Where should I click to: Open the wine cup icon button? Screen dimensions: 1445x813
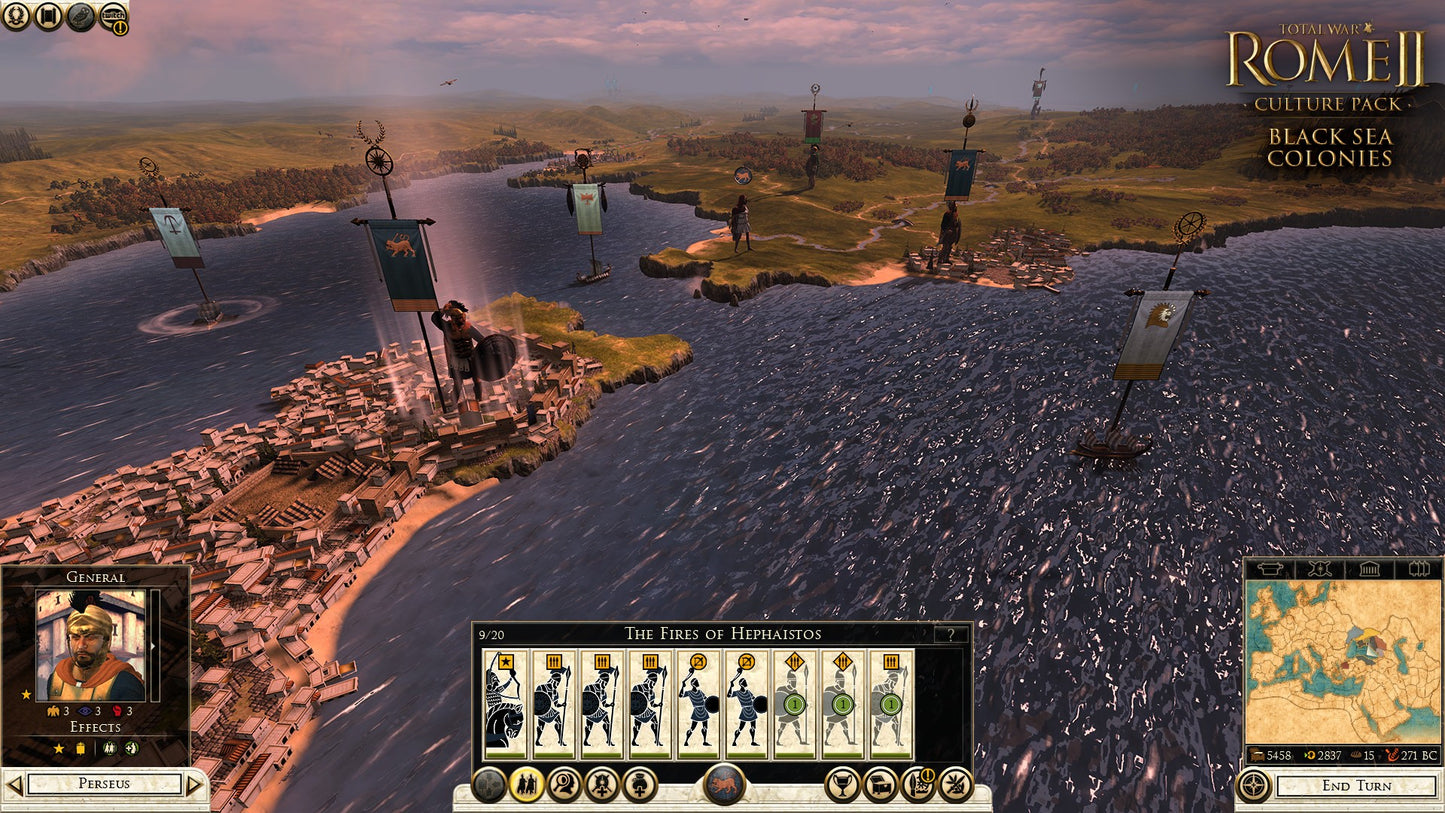[x=842, y=785]
